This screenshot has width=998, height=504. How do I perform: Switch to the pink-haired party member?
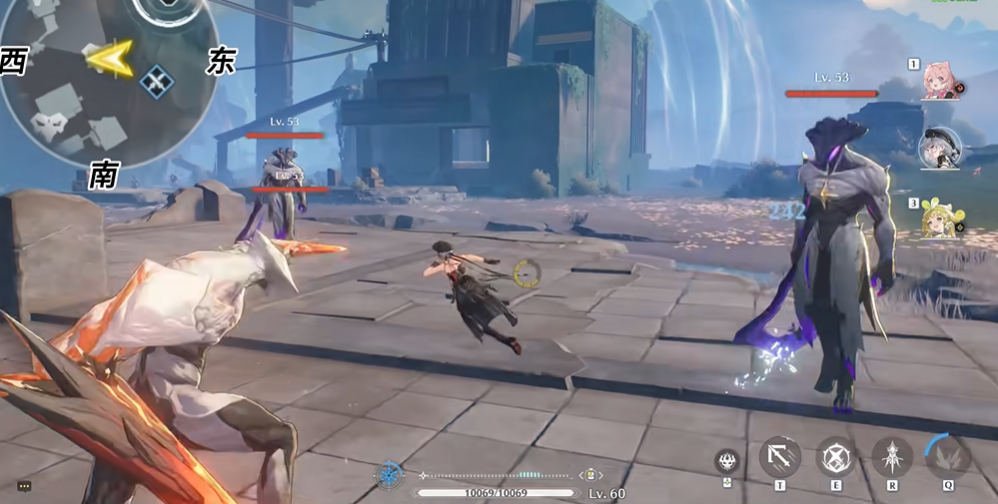tap(940, 81)
